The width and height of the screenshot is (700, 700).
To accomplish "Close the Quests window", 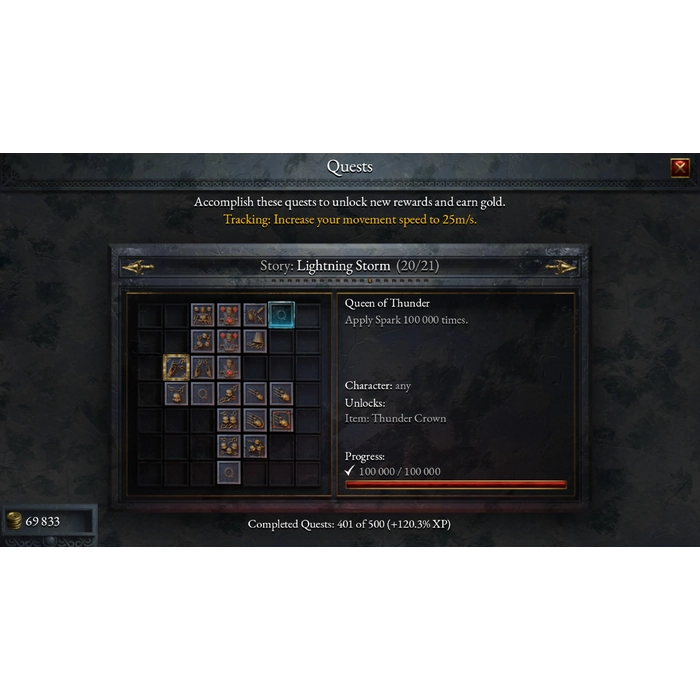I will pyautogui.click(x=680, y=167).
